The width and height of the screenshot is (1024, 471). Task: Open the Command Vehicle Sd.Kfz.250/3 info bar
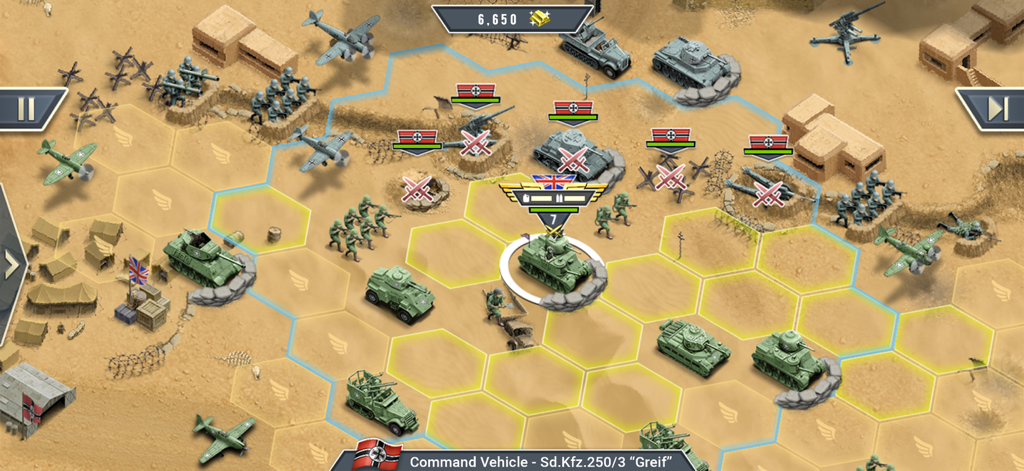click(530, 461)
